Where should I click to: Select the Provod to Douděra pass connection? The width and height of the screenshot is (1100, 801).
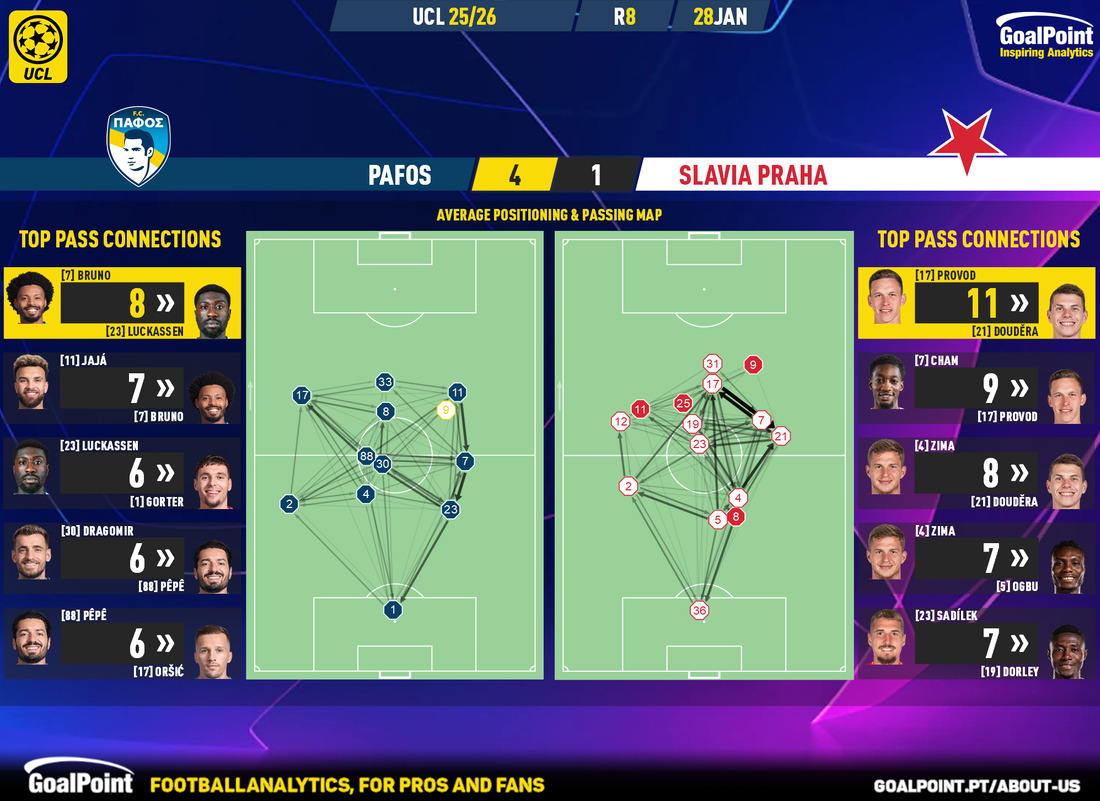978,301
